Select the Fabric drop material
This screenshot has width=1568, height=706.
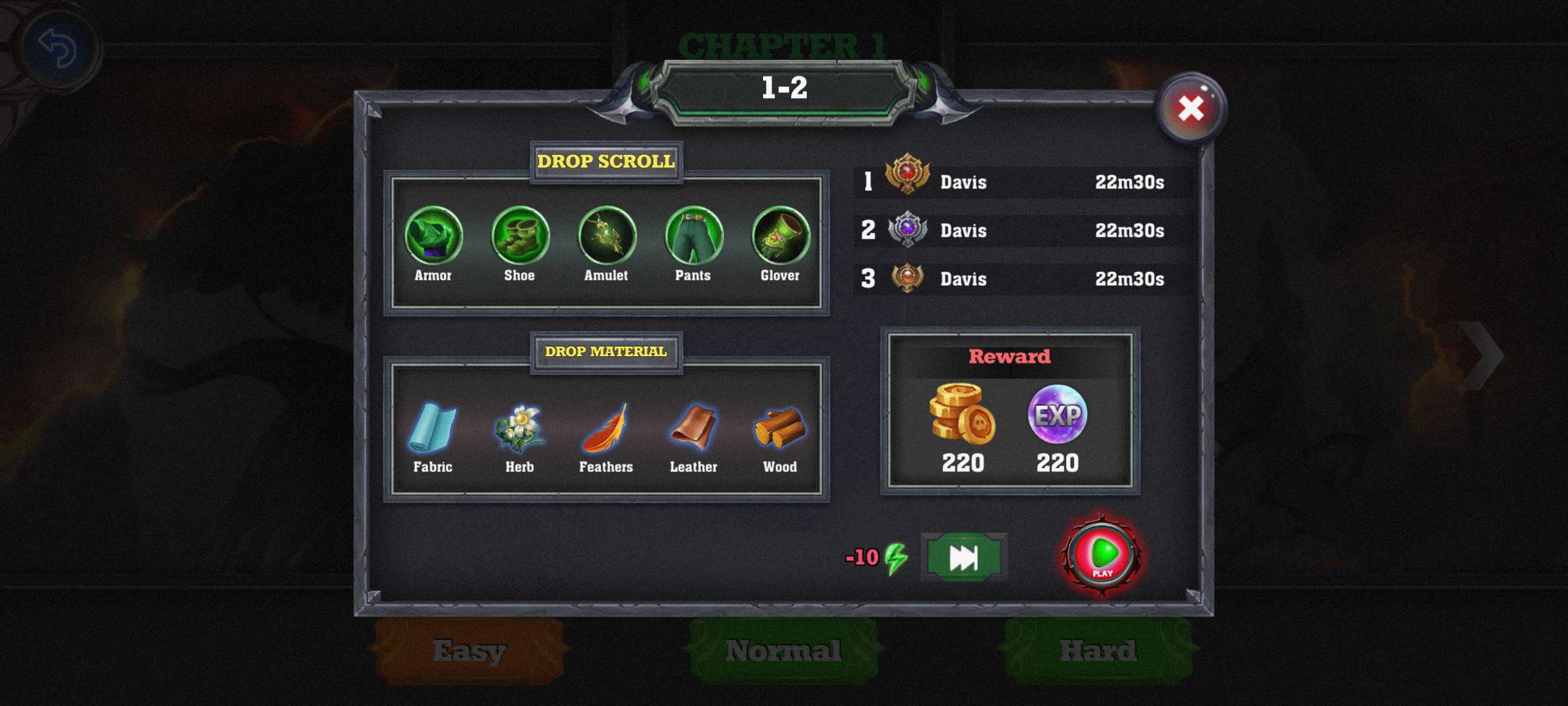click(433, 428)
